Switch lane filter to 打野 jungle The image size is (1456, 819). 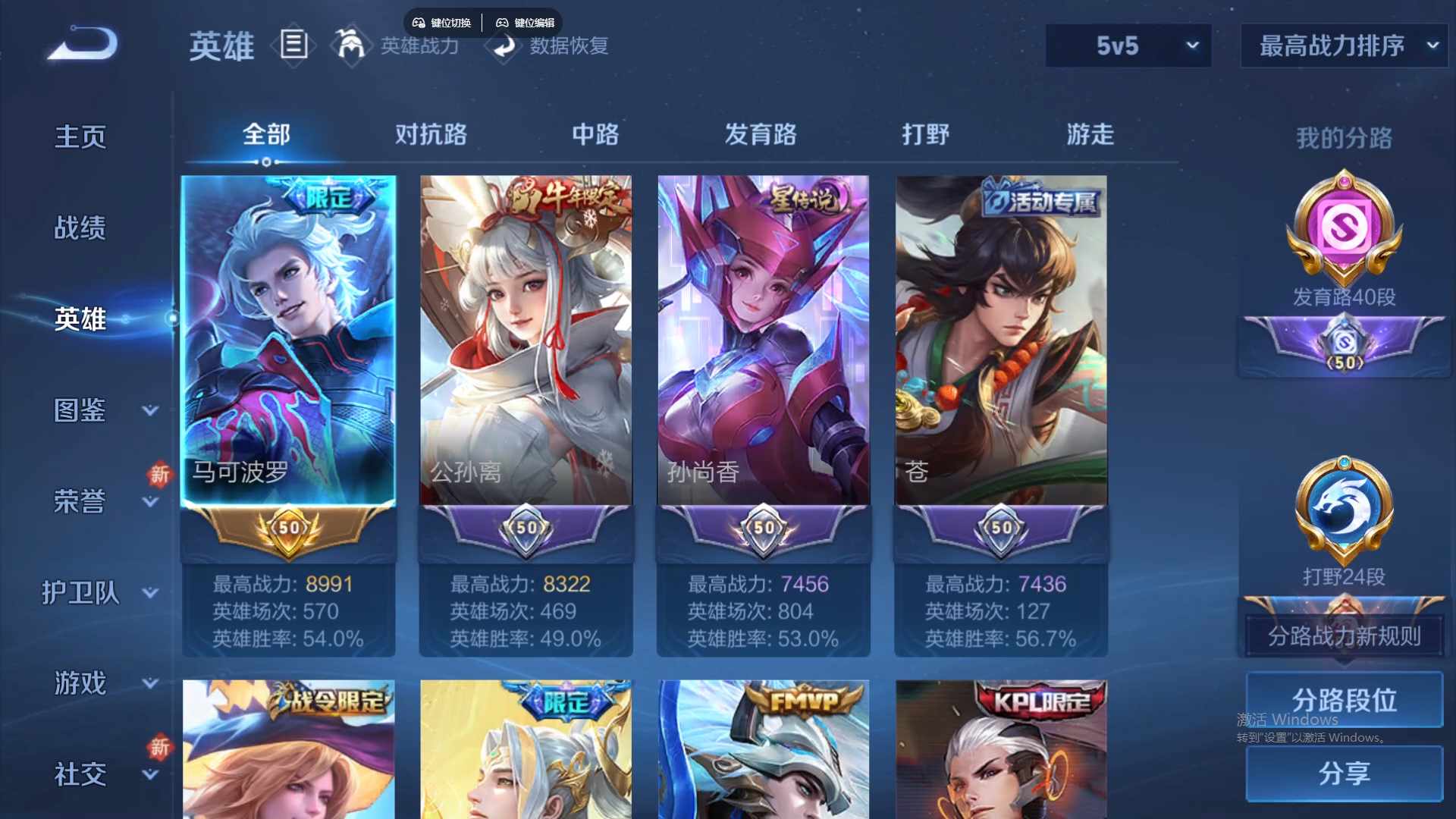click(x=927, y=134)
